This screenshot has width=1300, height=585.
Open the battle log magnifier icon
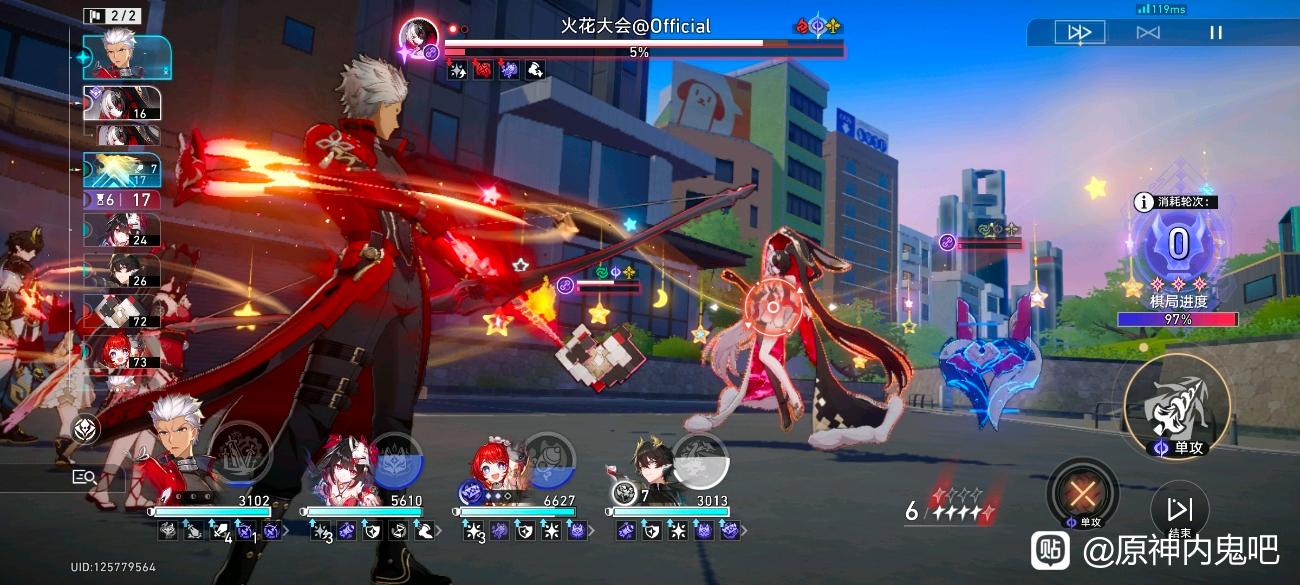click(84, 477)
